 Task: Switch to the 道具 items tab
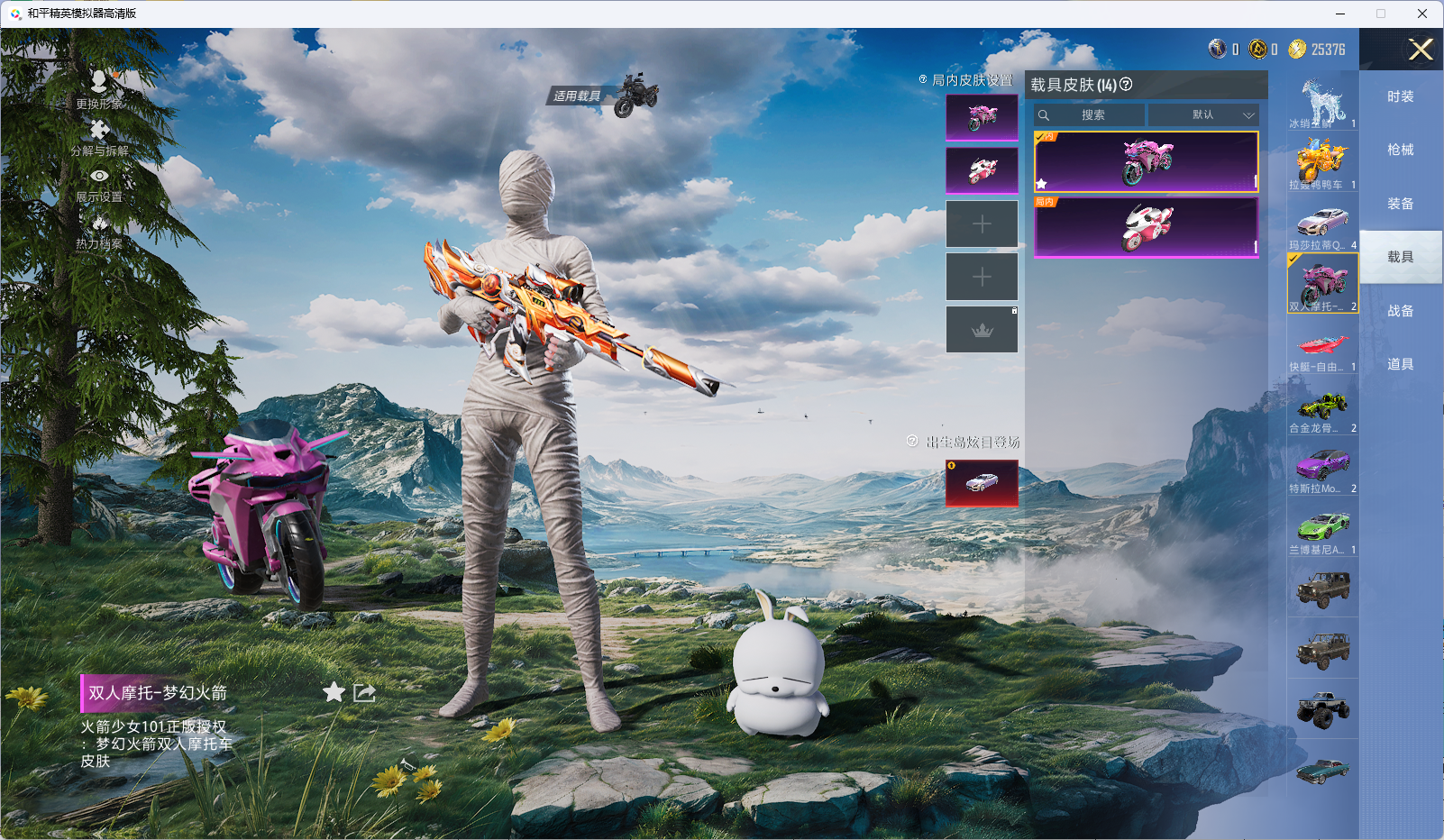click(x=1400, y=364)
